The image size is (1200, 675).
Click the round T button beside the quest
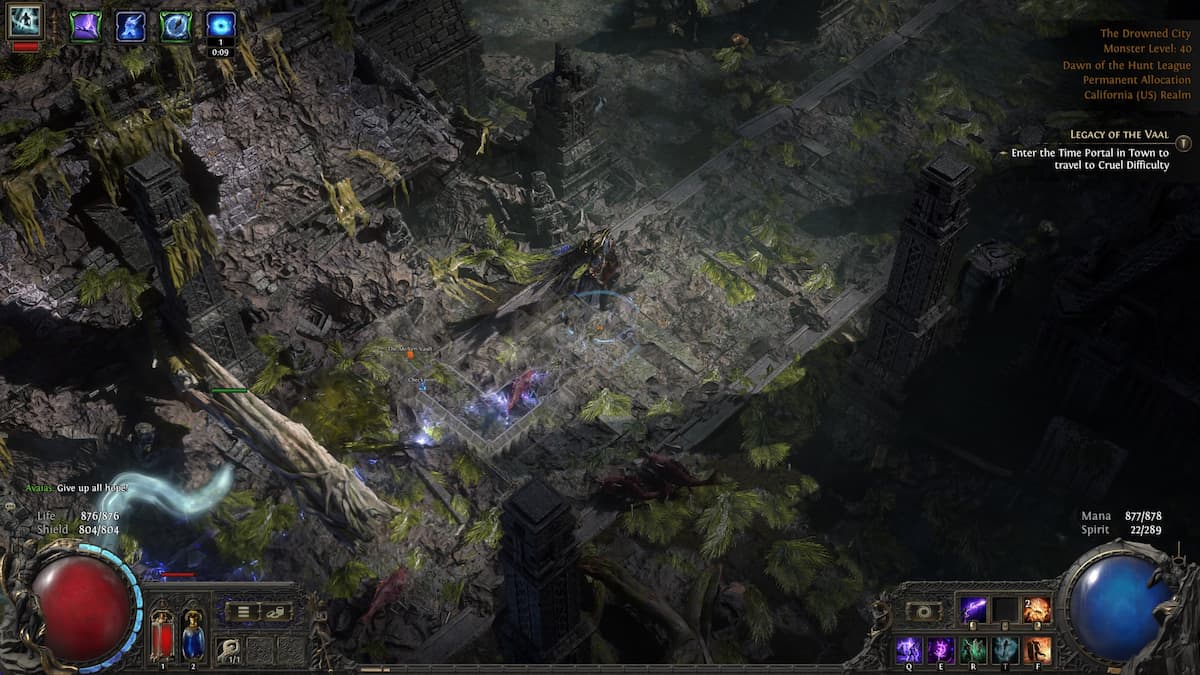[1183, 143]
